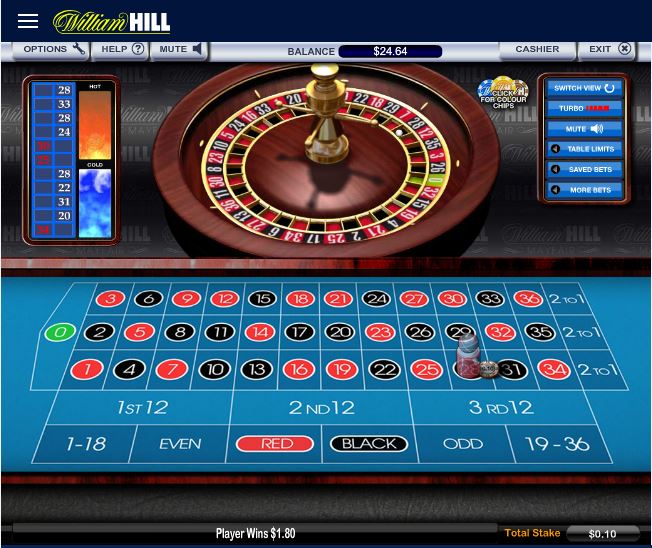Click the Switch View button
This screenshot has width=652, height=548.
585,88
